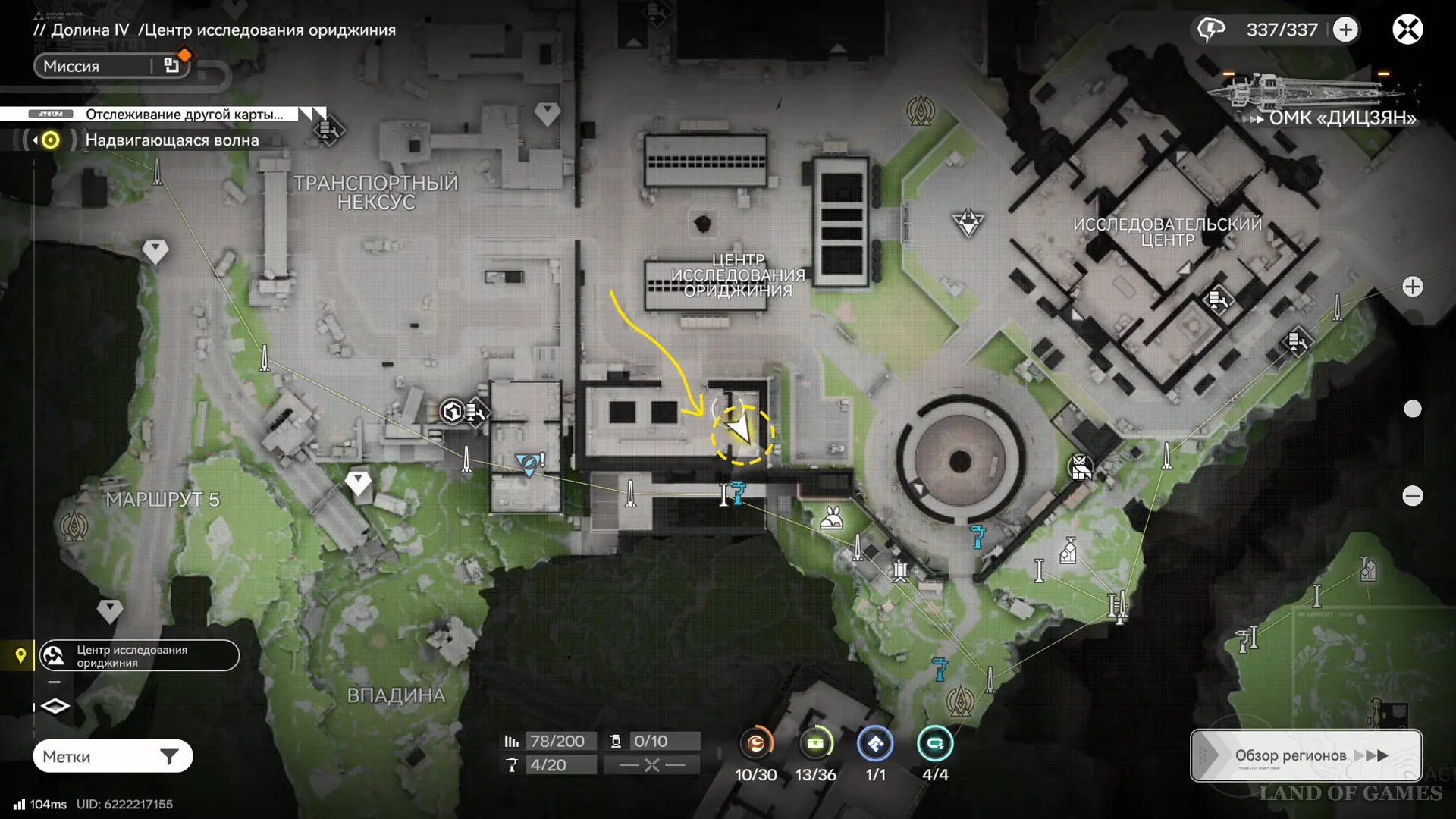Click the rabbit icon map marker

[x=832, y=519]
